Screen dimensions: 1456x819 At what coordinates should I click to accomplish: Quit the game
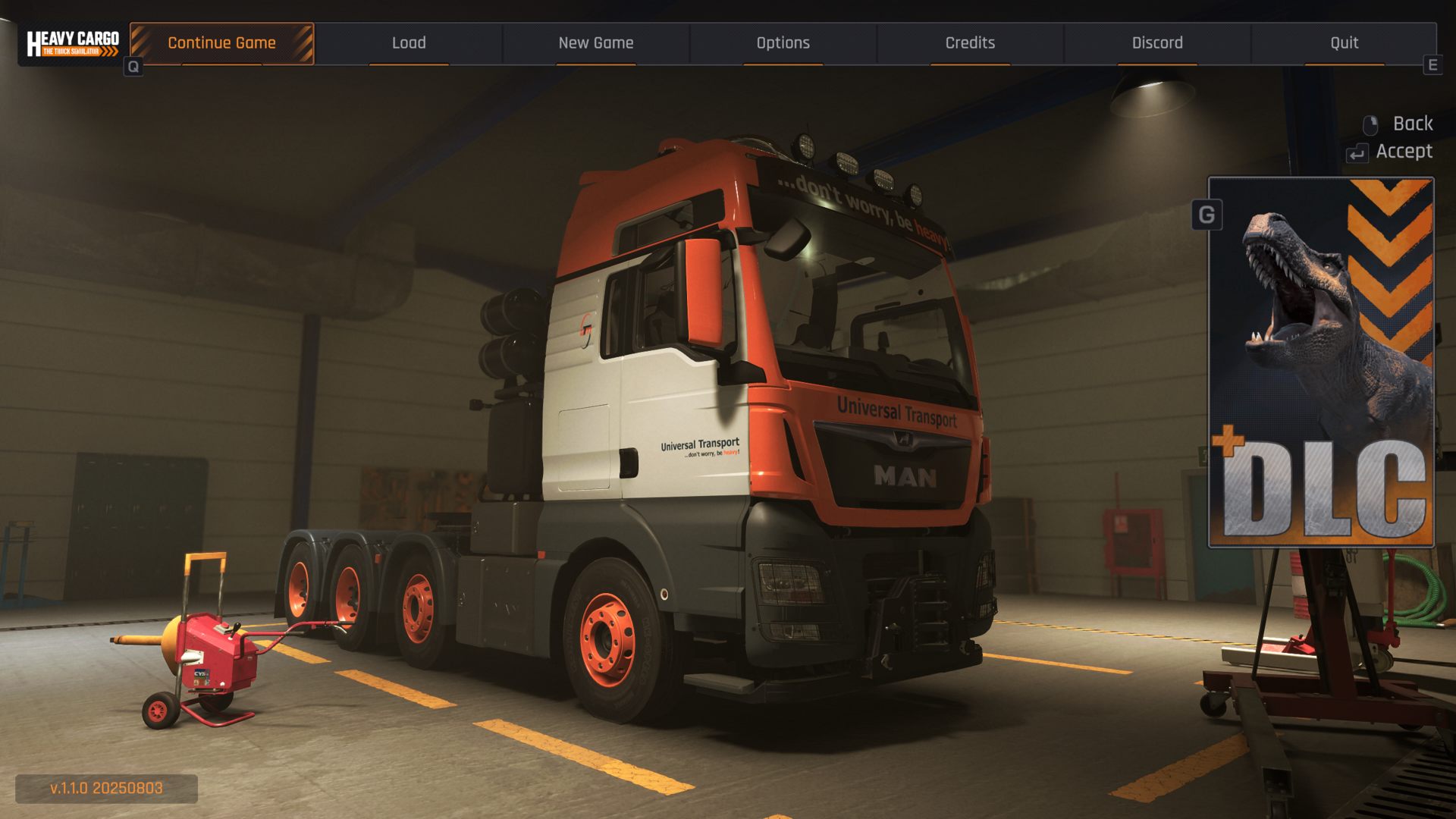(x=1344, y=43)
